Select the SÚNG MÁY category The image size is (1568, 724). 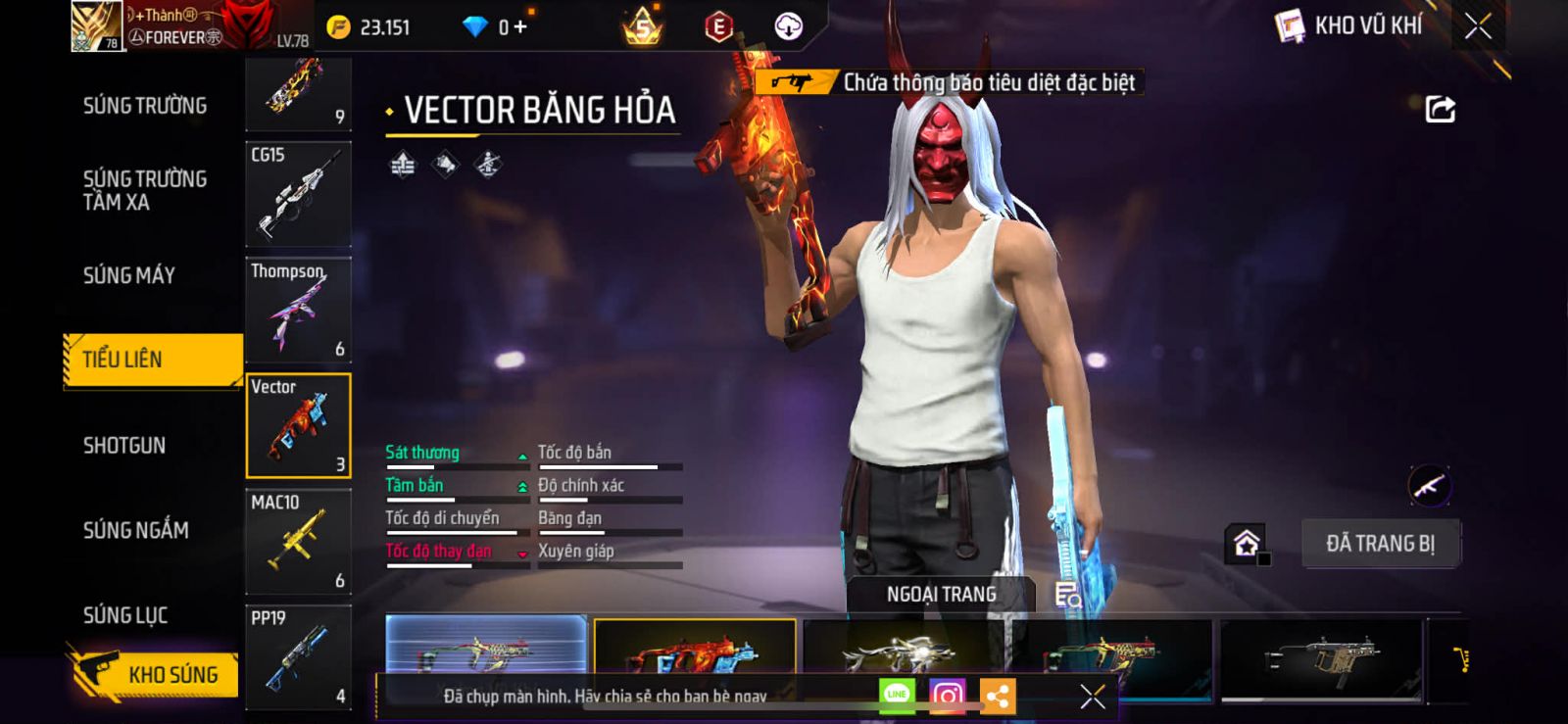pyautogui.click(x=129, y=275)
